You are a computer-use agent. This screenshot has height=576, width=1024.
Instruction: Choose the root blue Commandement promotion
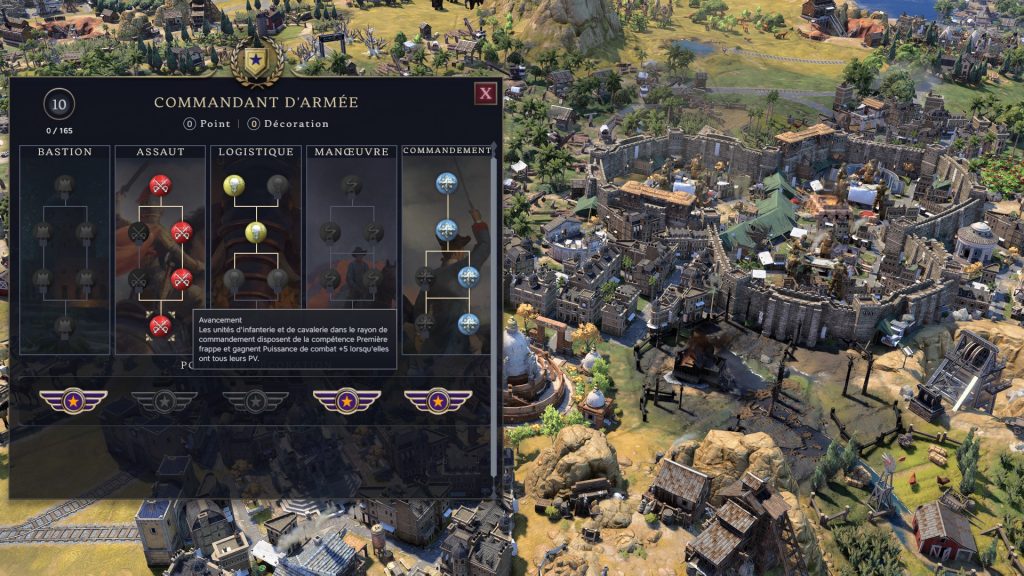point(446,183)
